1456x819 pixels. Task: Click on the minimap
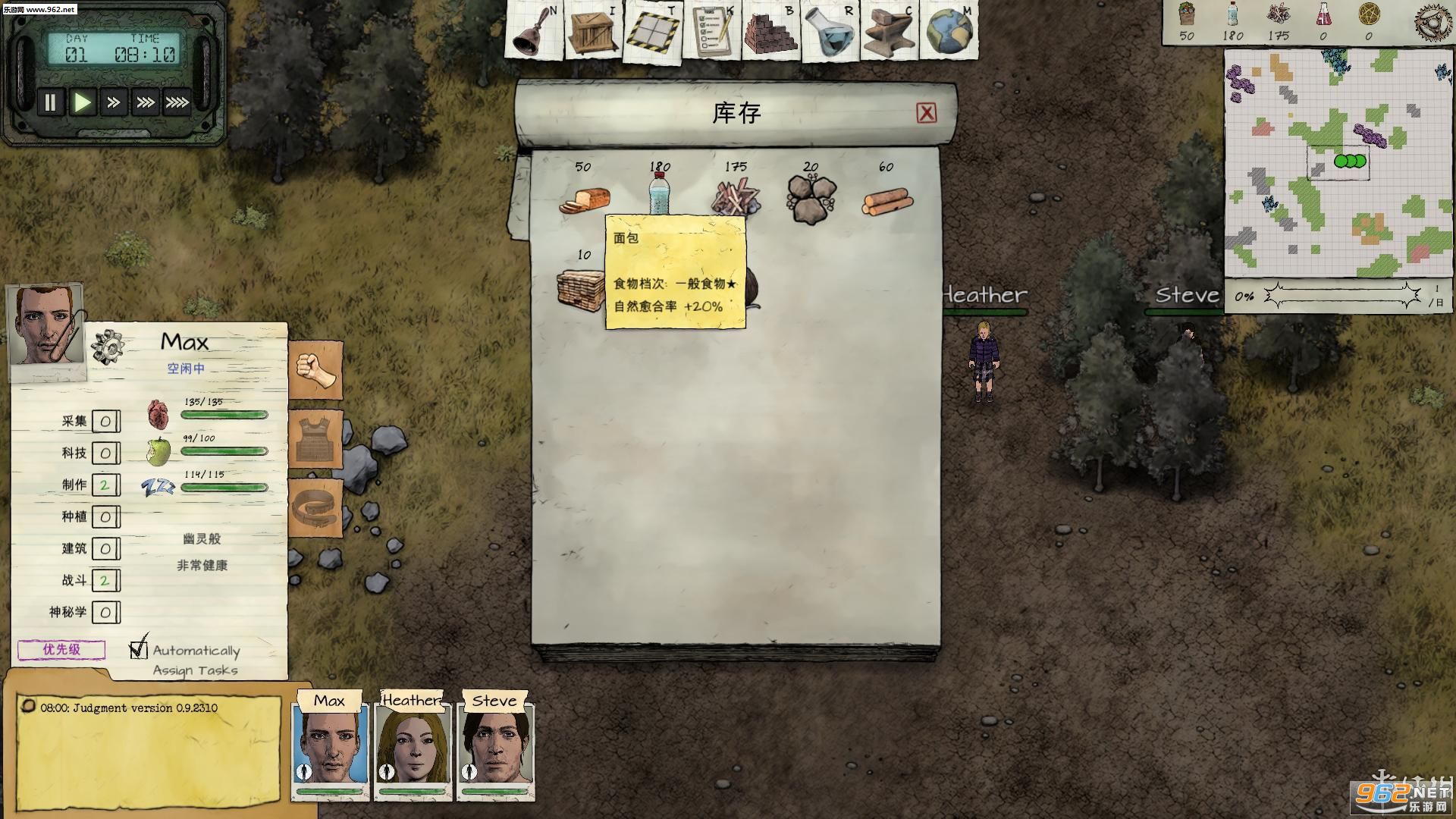pyautogui.click(x=1338, y=163)
